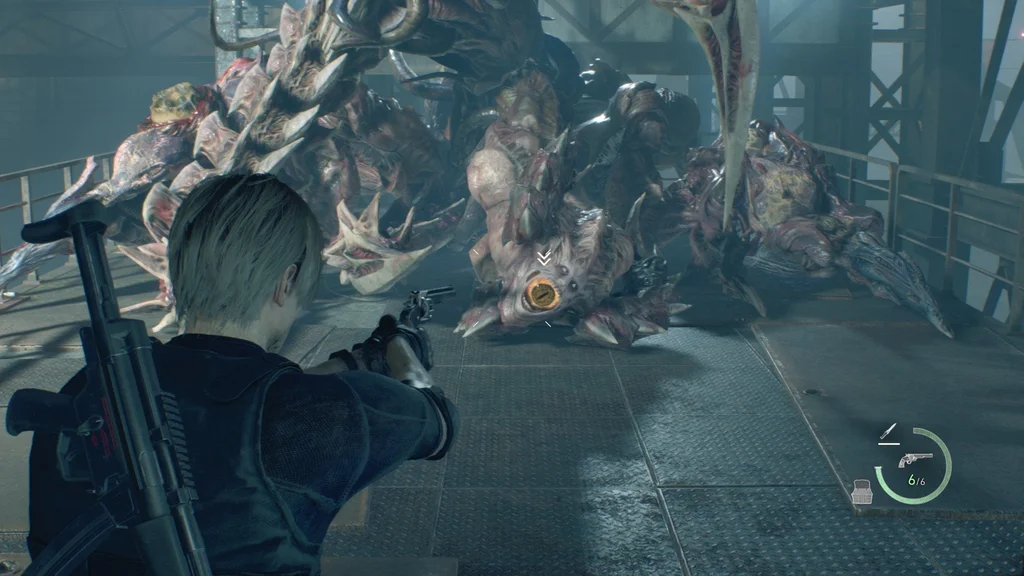Click the combat knife icon
The width and height of the screenshot is (1024, 576).
click(x=886, y=432)
